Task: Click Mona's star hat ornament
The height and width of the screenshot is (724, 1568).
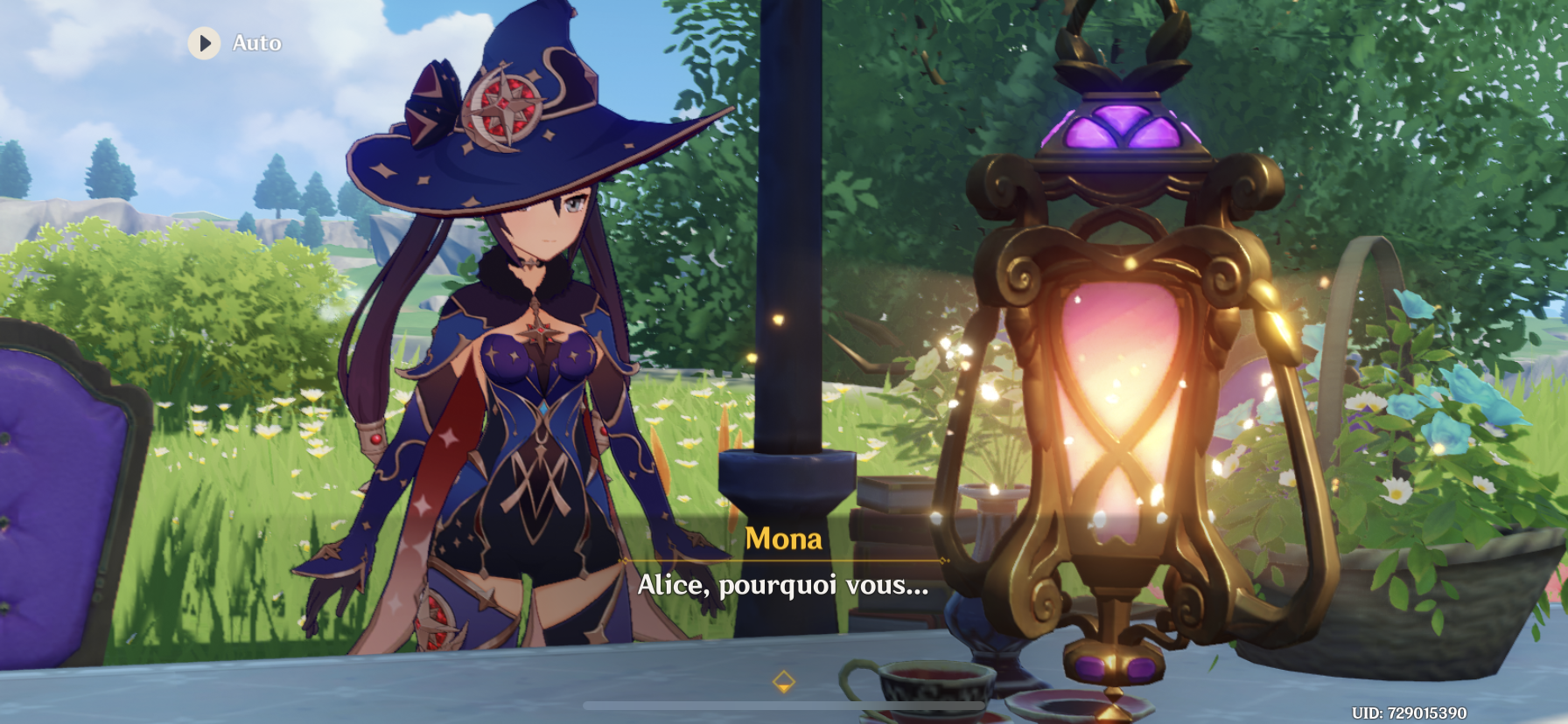Action: (500, 109)
